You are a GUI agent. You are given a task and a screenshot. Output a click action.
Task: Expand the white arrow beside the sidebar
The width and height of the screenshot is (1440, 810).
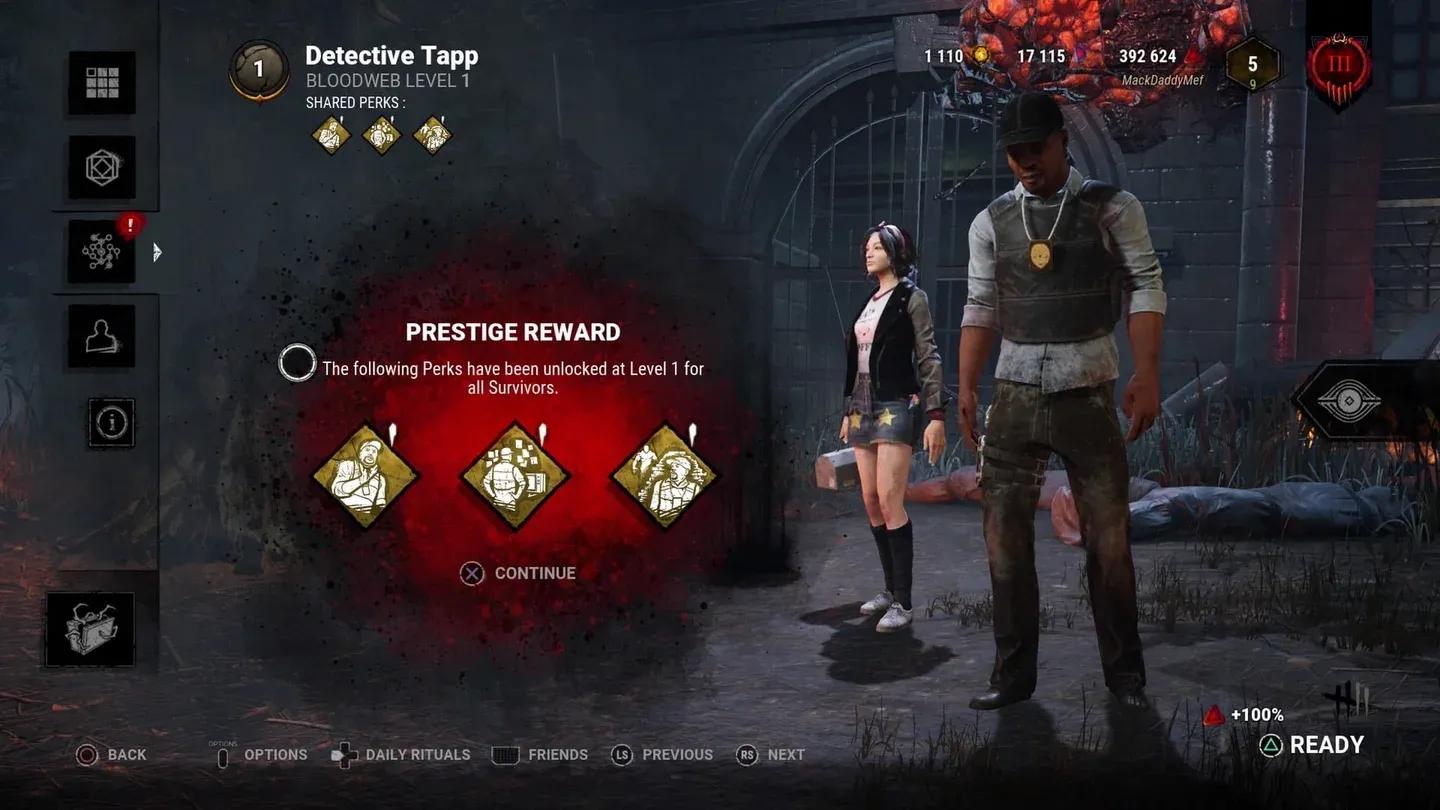click(x=156, y=253)
